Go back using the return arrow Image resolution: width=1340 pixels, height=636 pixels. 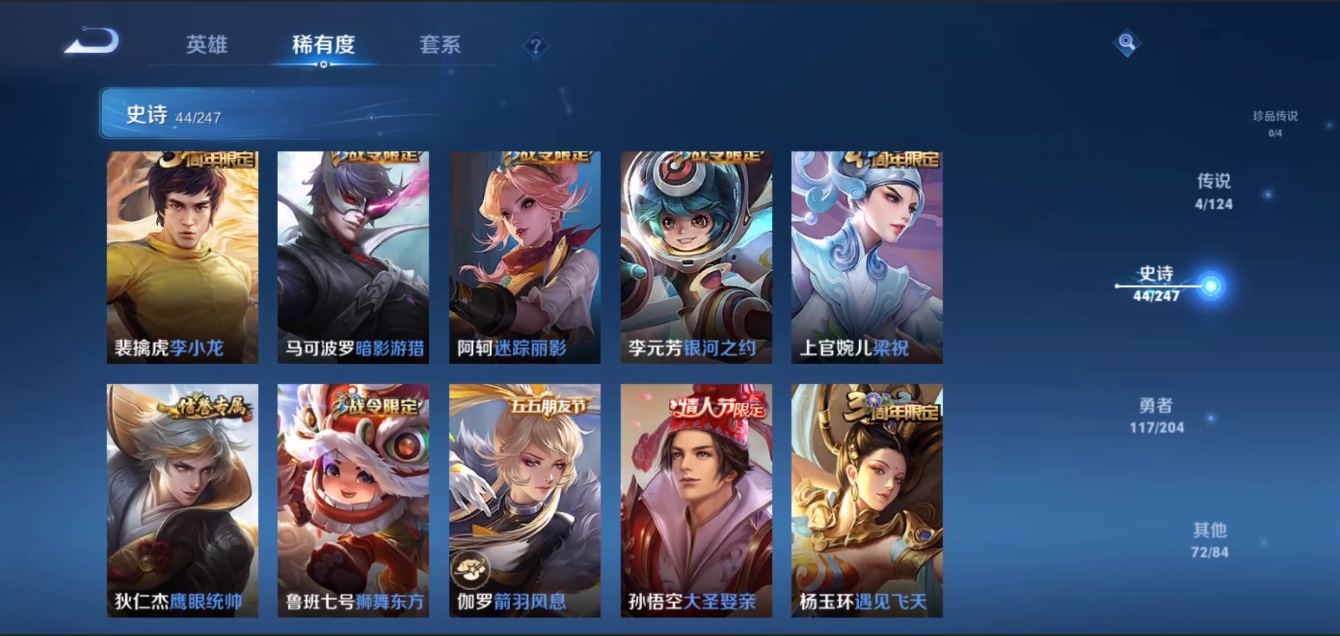coord(92,42)
